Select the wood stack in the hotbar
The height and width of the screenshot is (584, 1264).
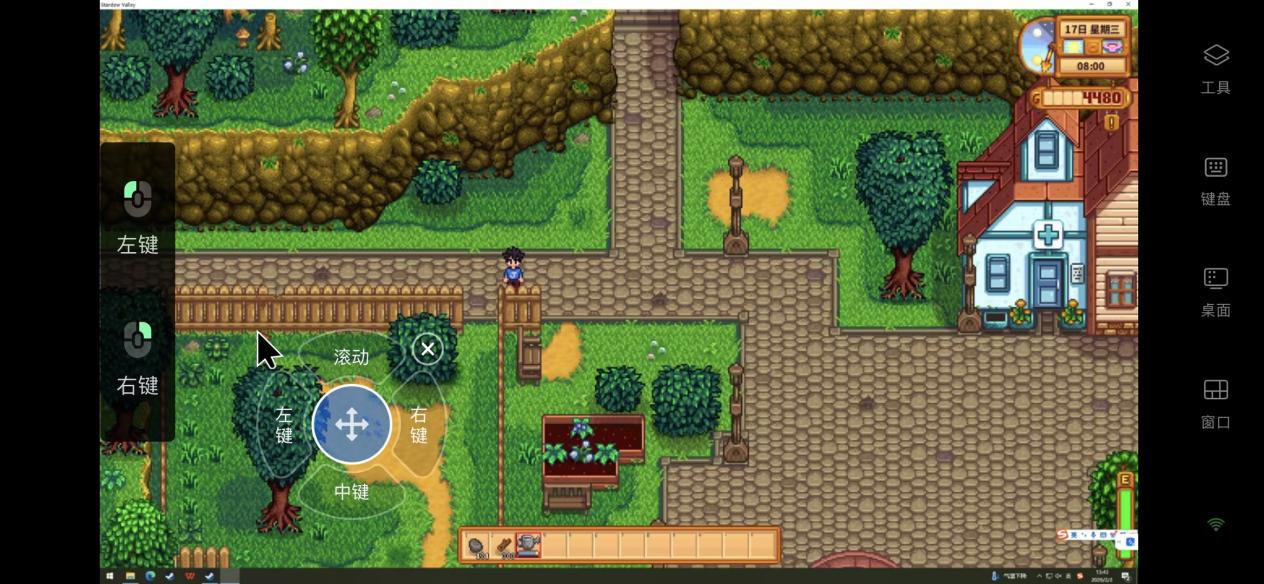tap(503, 546)
